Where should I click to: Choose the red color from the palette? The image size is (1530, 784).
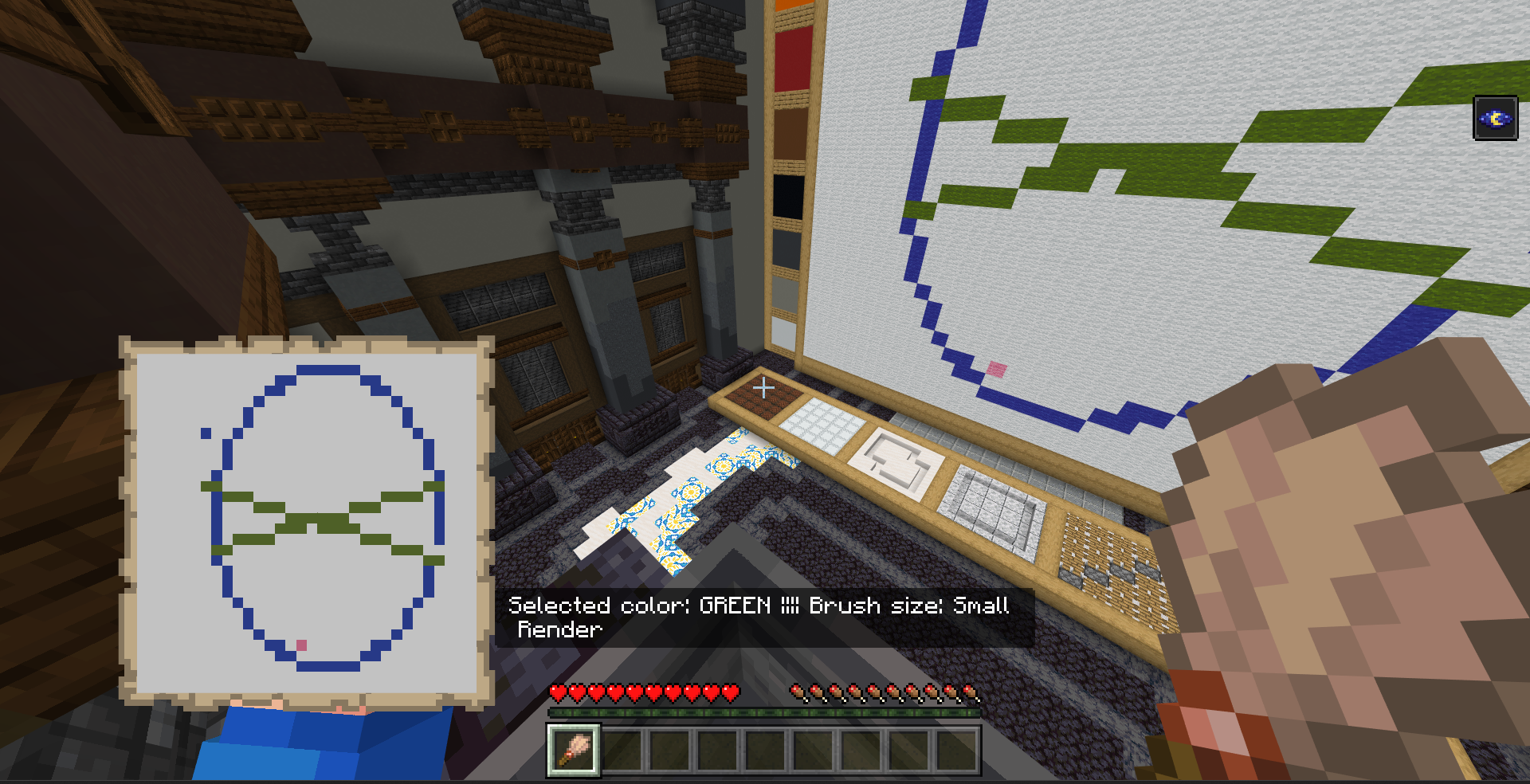[x=793, y=58]
